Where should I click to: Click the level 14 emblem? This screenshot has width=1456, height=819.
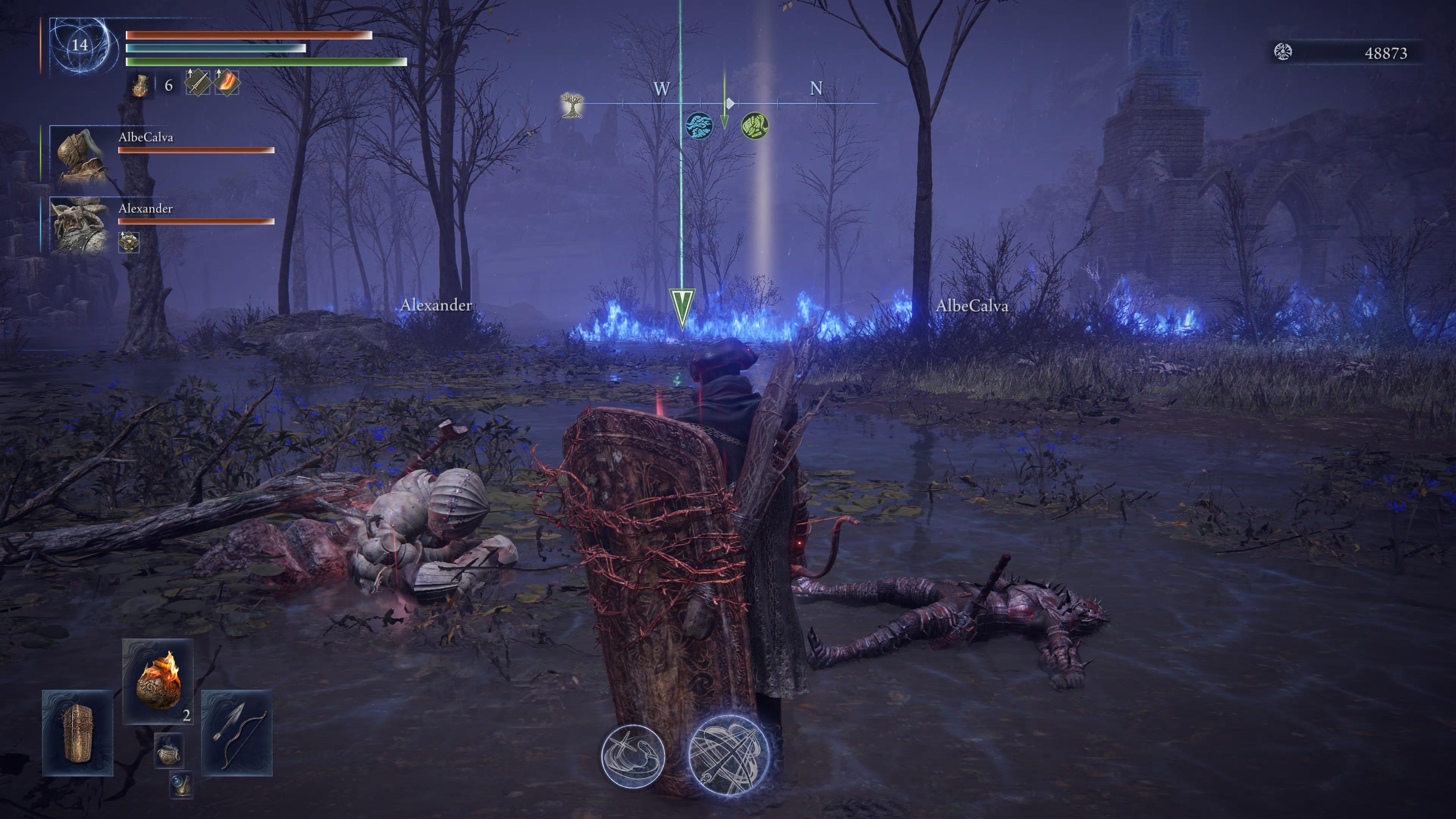[x=80, y=45]
